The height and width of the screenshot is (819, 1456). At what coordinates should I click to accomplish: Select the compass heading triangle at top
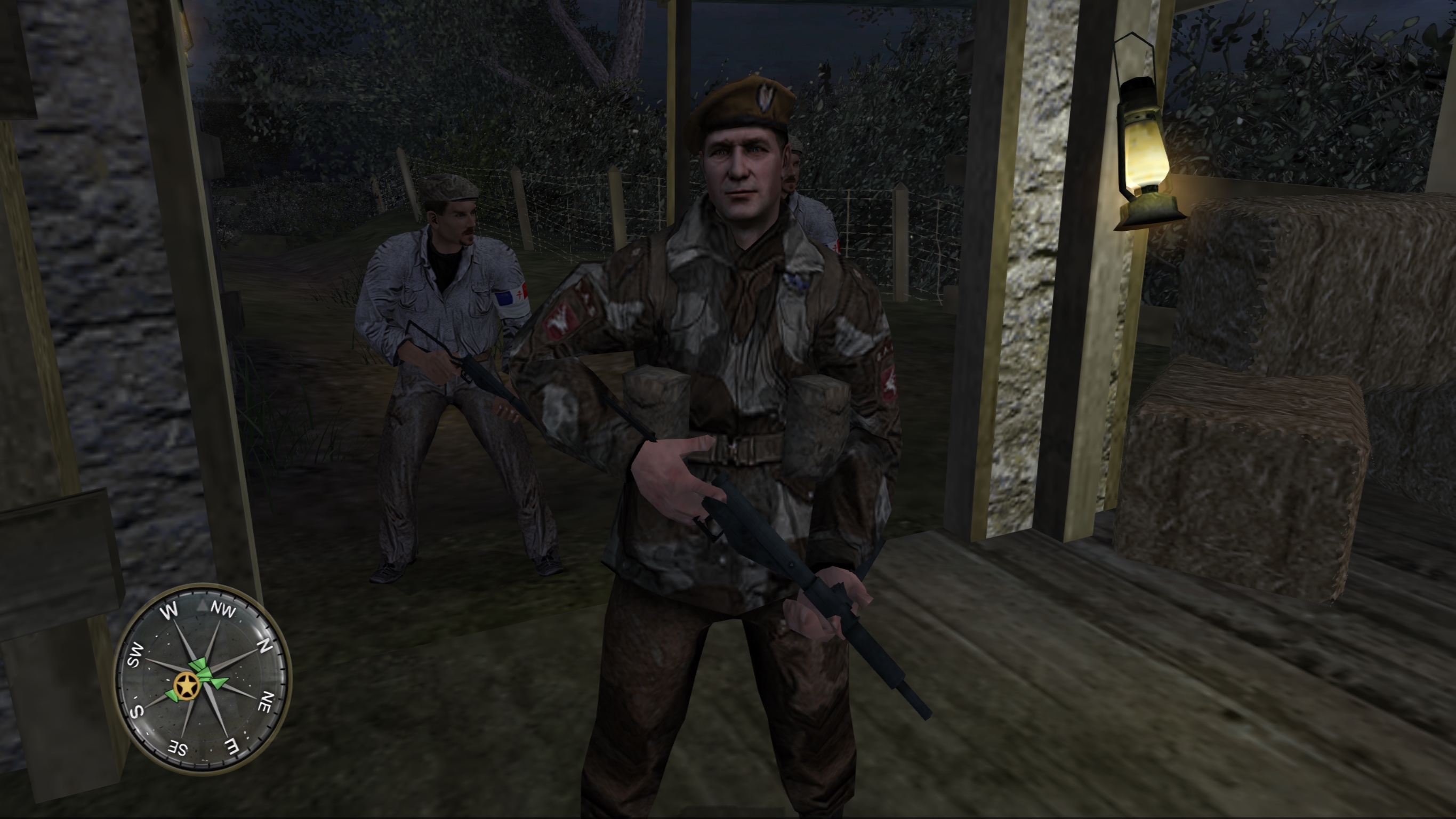point(203,605)
